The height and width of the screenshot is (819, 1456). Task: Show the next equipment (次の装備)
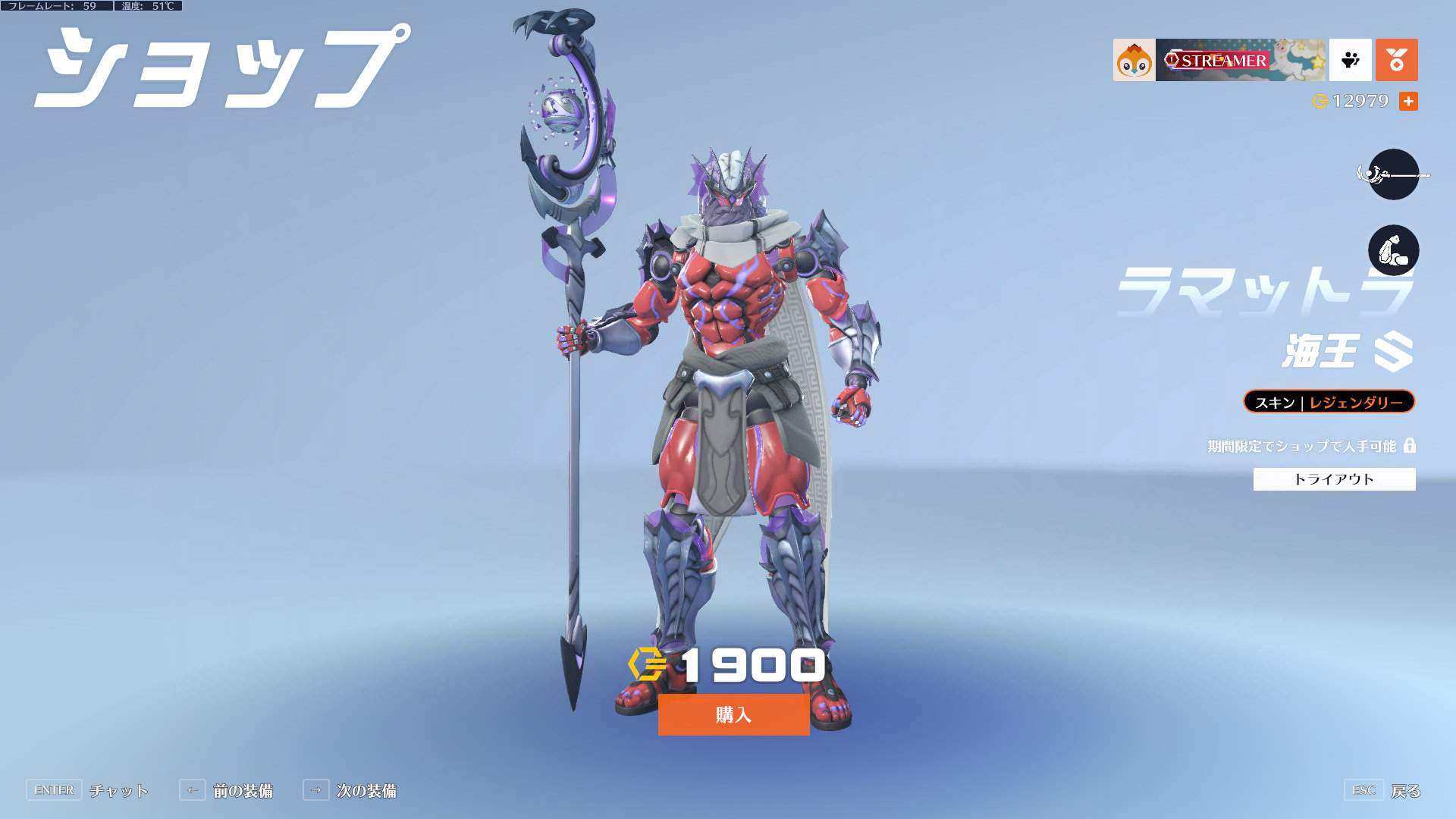coord(366,791)
